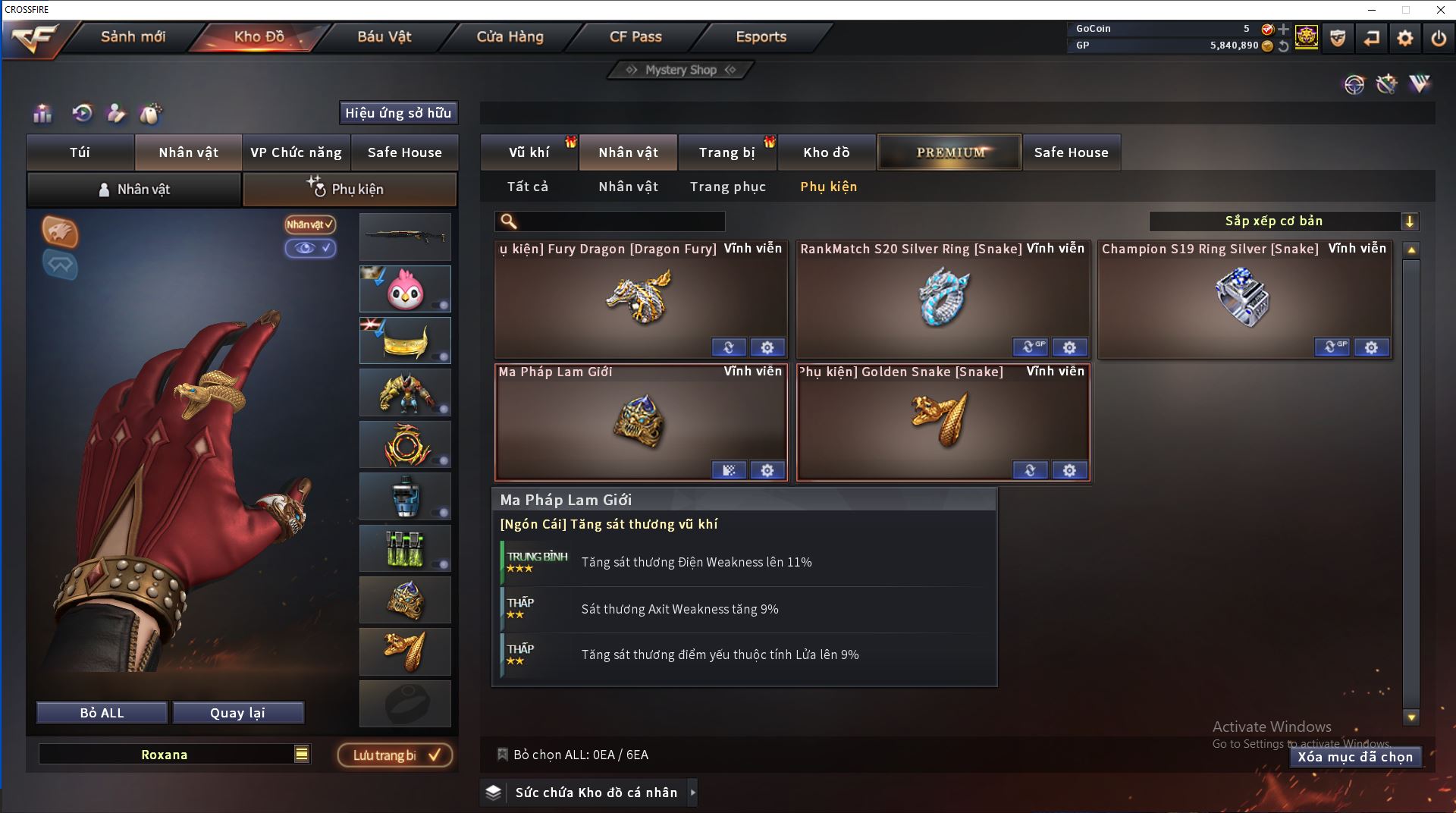
Task: Open the Sắp xếp cơ bản sort dropdown
Action: [1283, 221]
